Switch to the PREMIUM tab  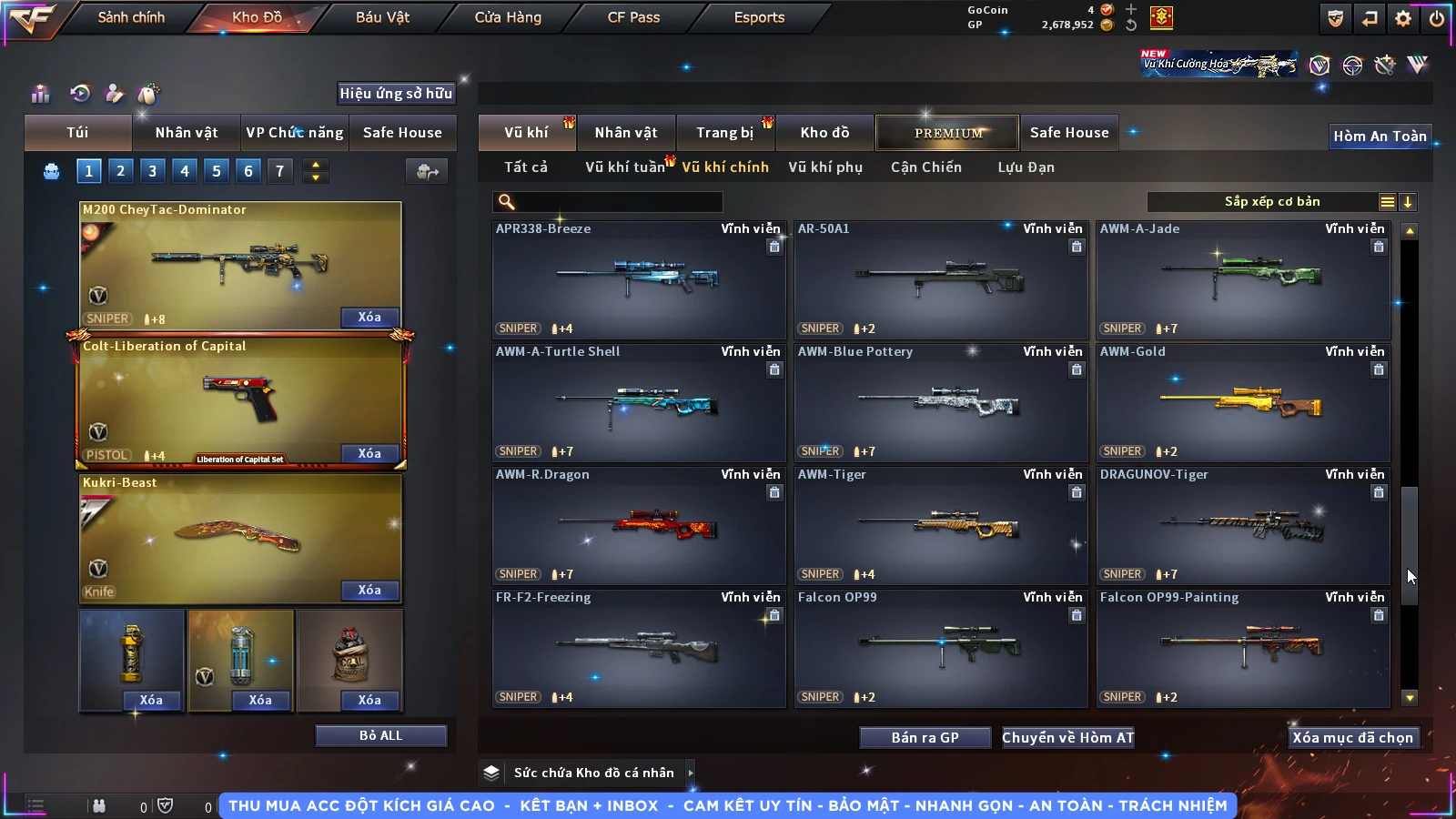pyautogui.click(x=948, y=133)
